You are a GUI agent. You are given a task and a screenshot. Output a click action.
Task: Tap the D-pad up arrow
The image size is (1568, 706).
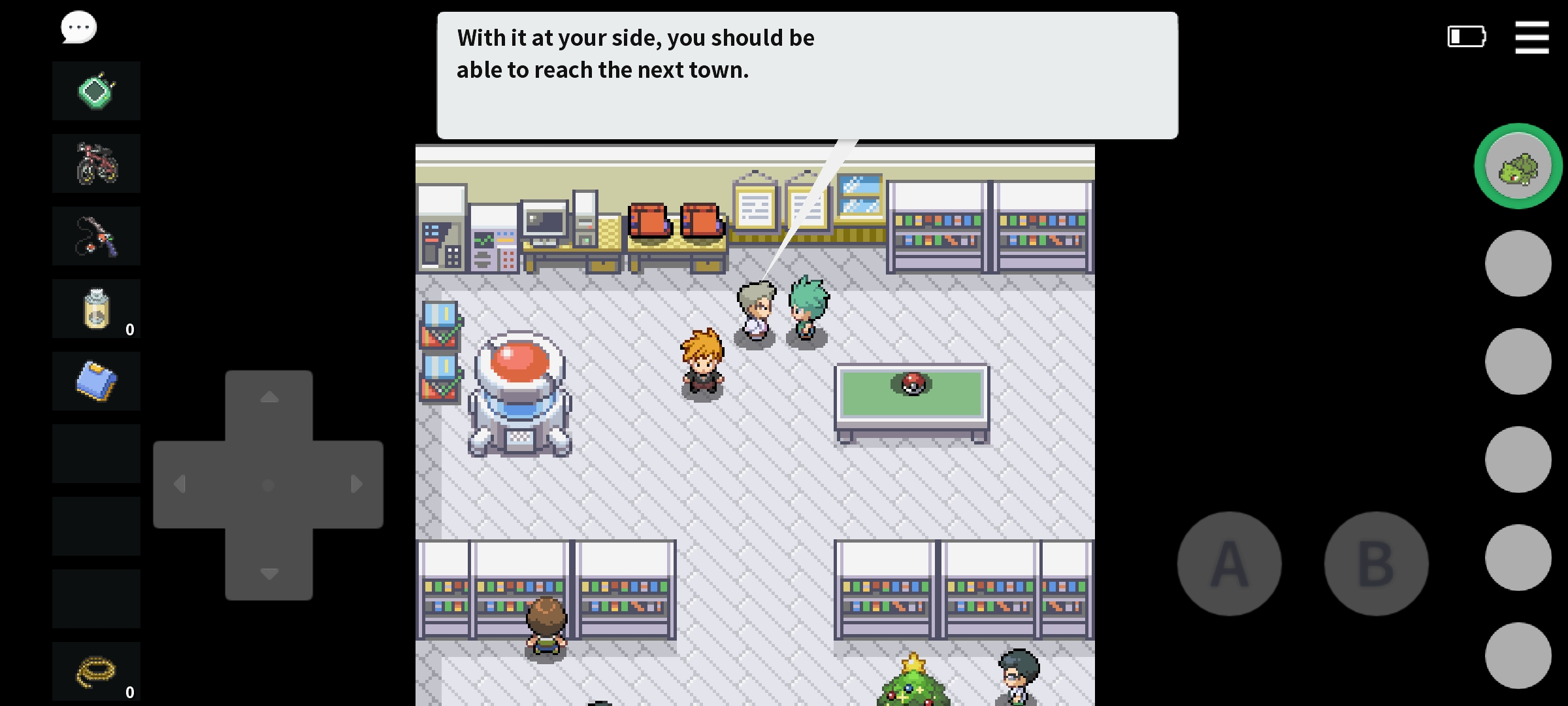click(269, 397)
